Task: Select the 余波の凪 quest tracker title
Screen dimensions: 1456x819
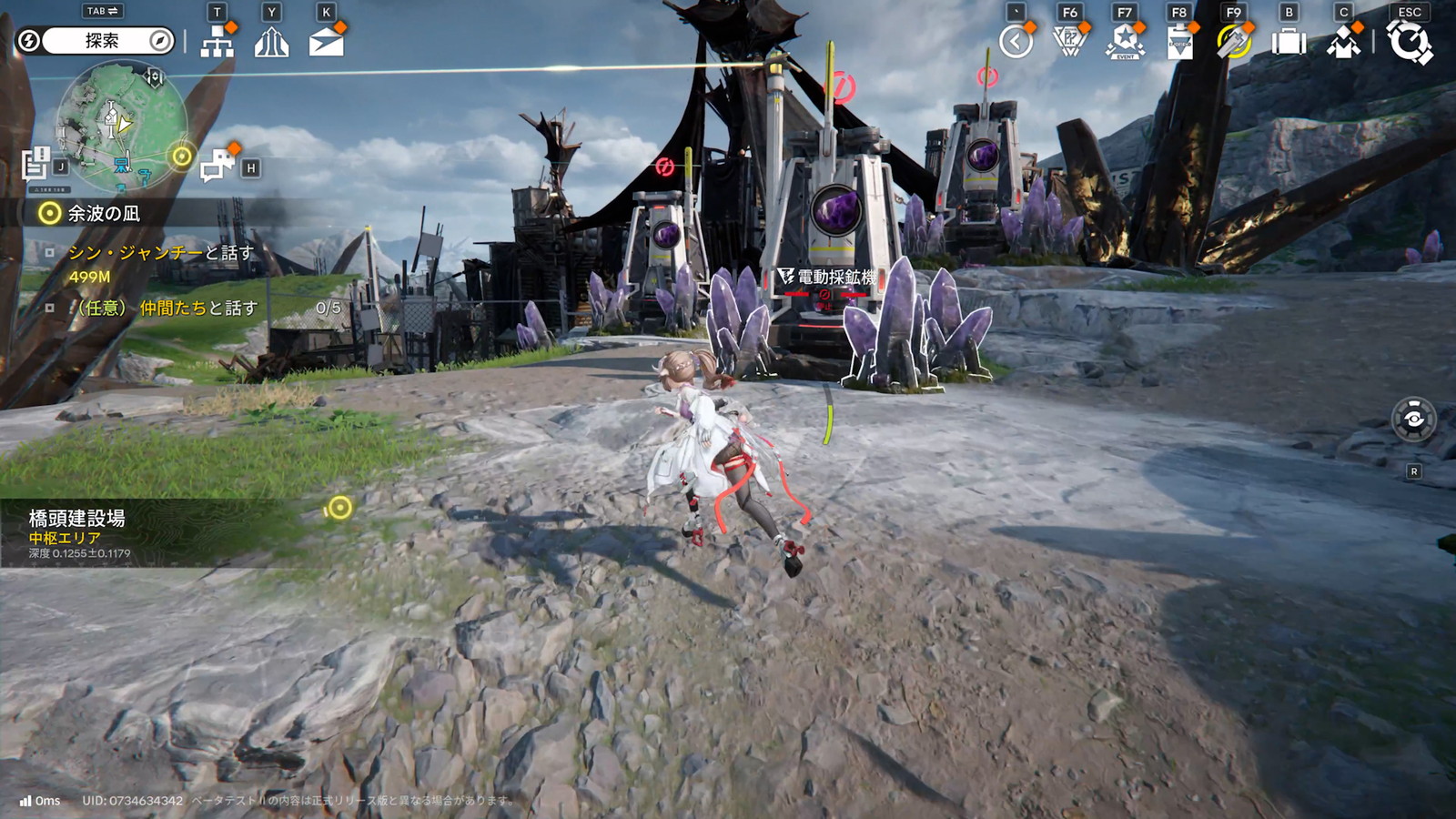Action: pos(104,213)
